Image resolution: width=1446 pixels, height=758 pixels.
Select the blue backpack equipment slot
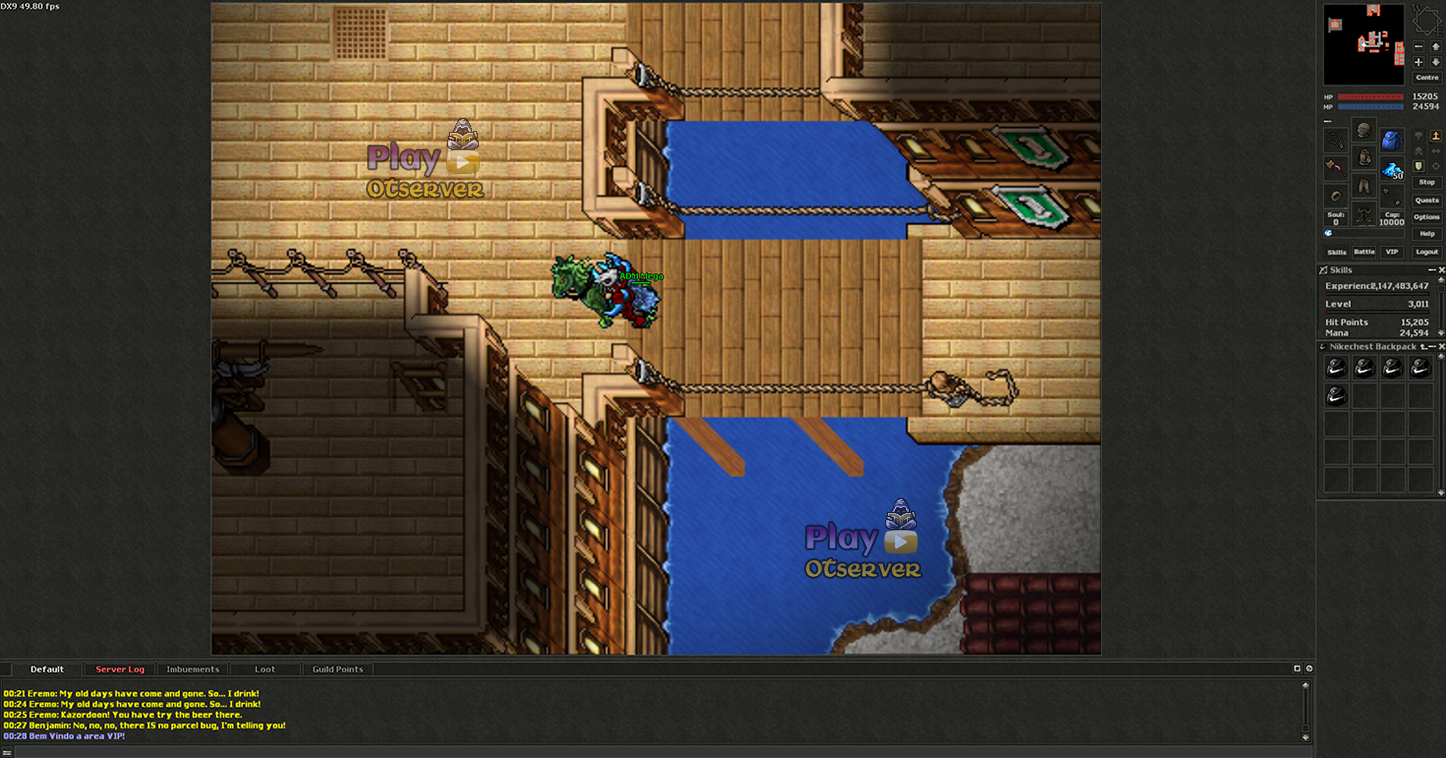[1391, 140]
